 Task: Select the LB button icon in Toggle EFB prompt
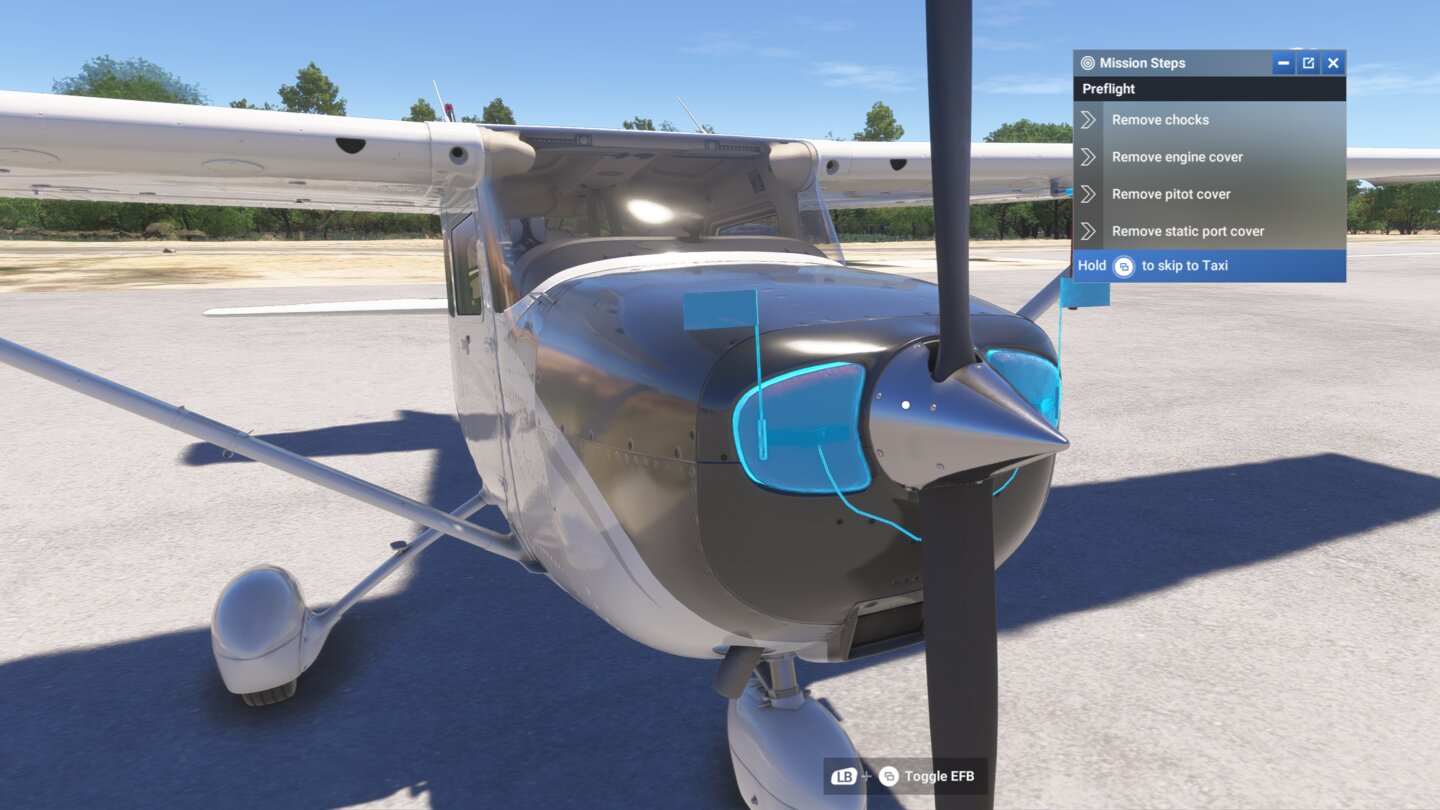843,775
